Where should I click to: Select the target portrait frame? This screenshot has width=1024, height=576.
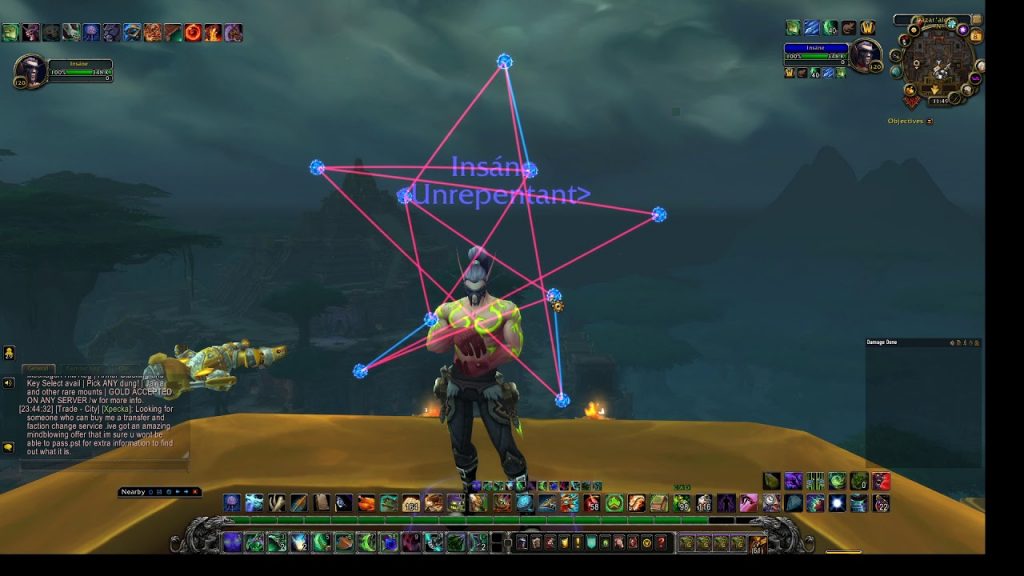point(865,56)
